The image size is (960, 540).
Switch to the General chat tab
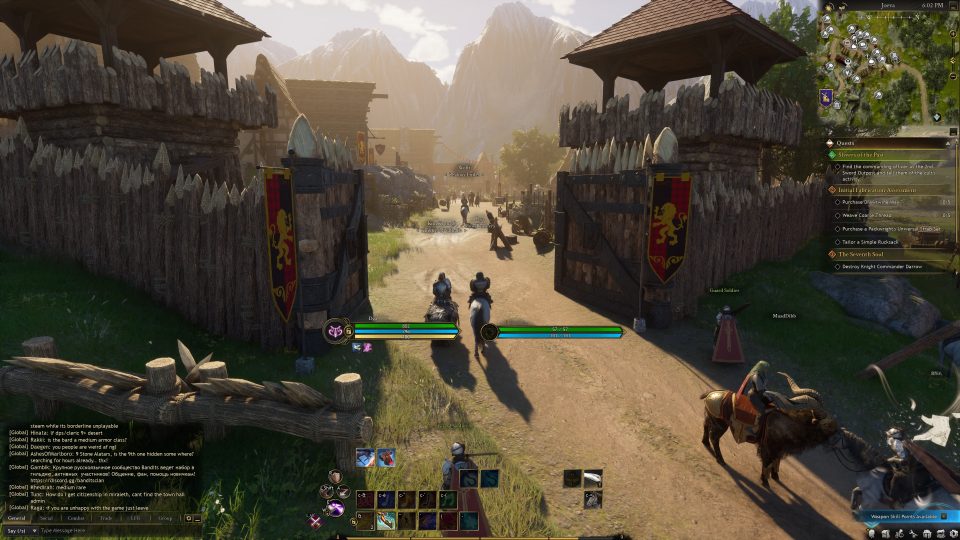17,518
